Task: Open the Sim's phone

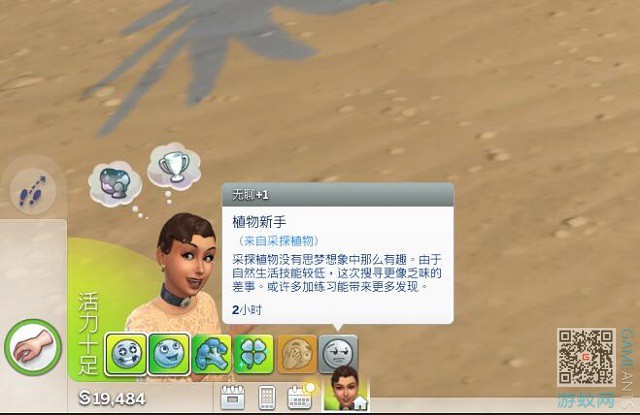Action: tap(267, 397)
